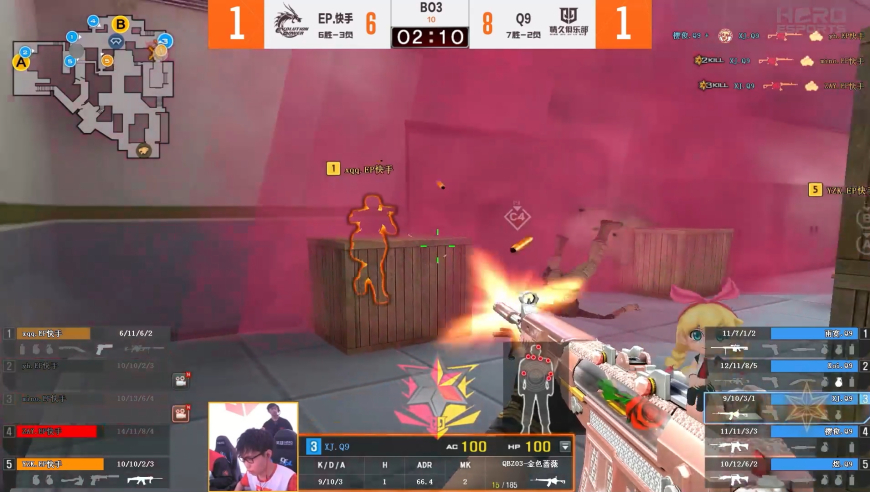Select bomb site B marker on minimap
Image resolution: width=870 pixels, height=492 pixels.
point(120,24)
